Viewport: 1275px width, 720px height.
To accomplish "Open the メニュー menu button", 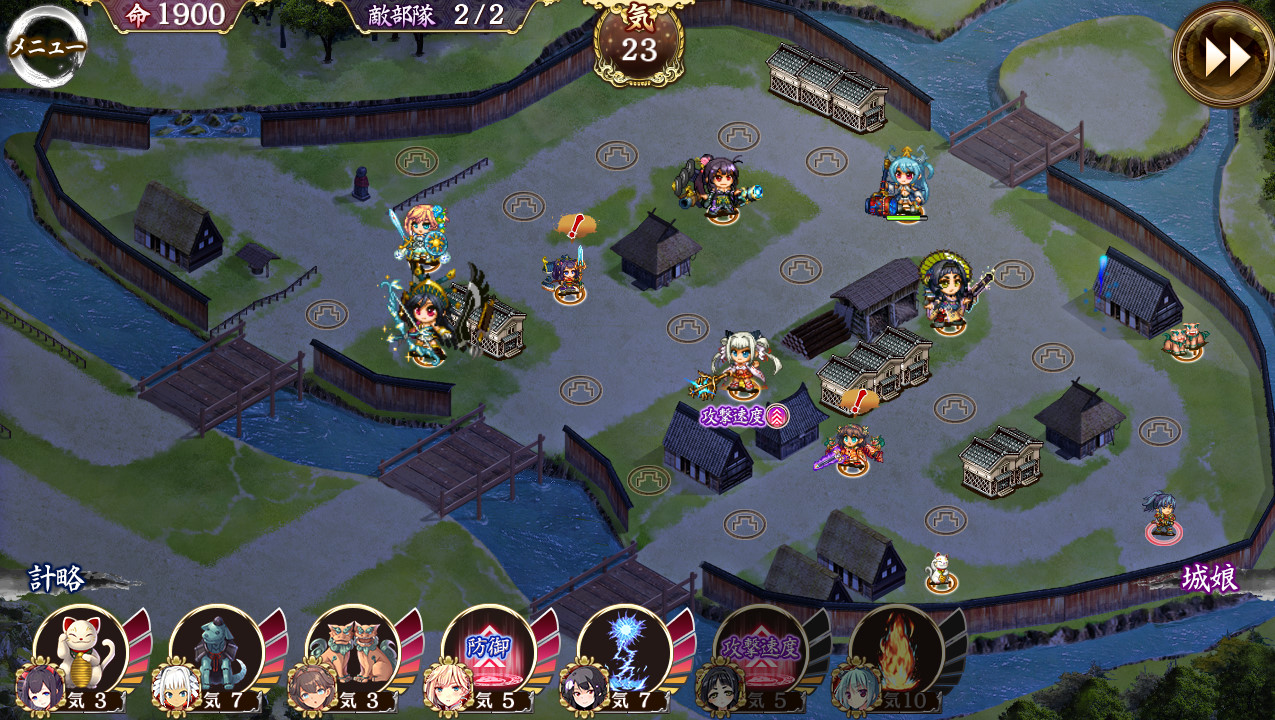I will [46, 47].
